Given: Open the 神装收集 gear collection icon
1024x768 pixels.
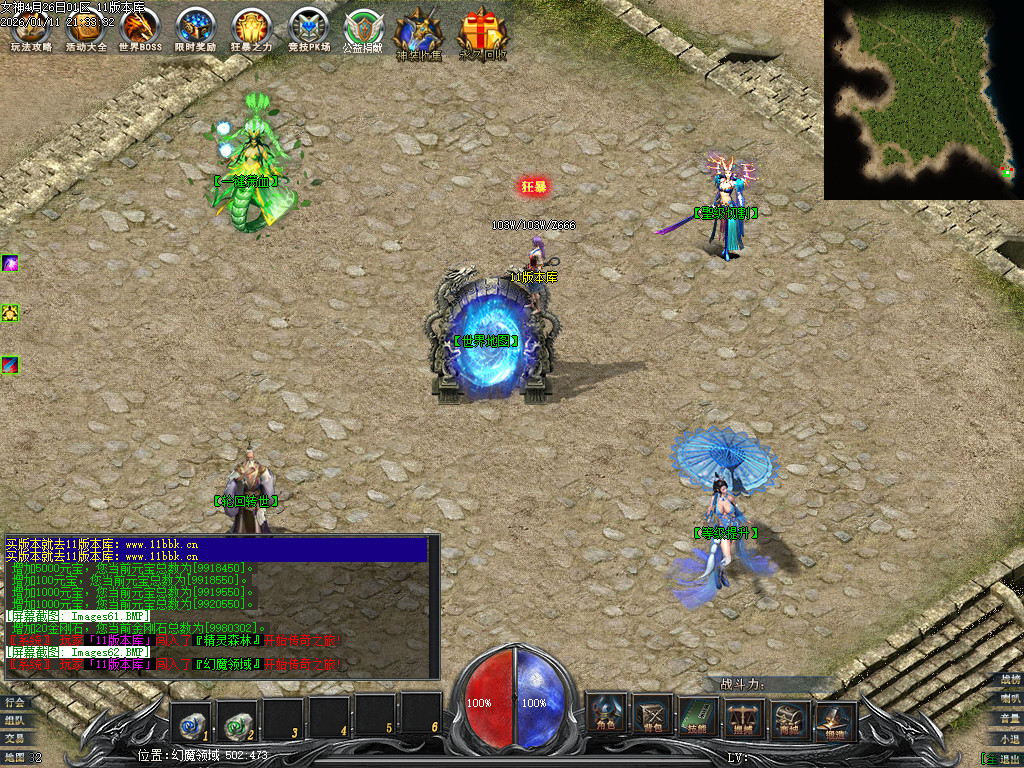Looking at the screenshot, I should click(x=418, y=32).
